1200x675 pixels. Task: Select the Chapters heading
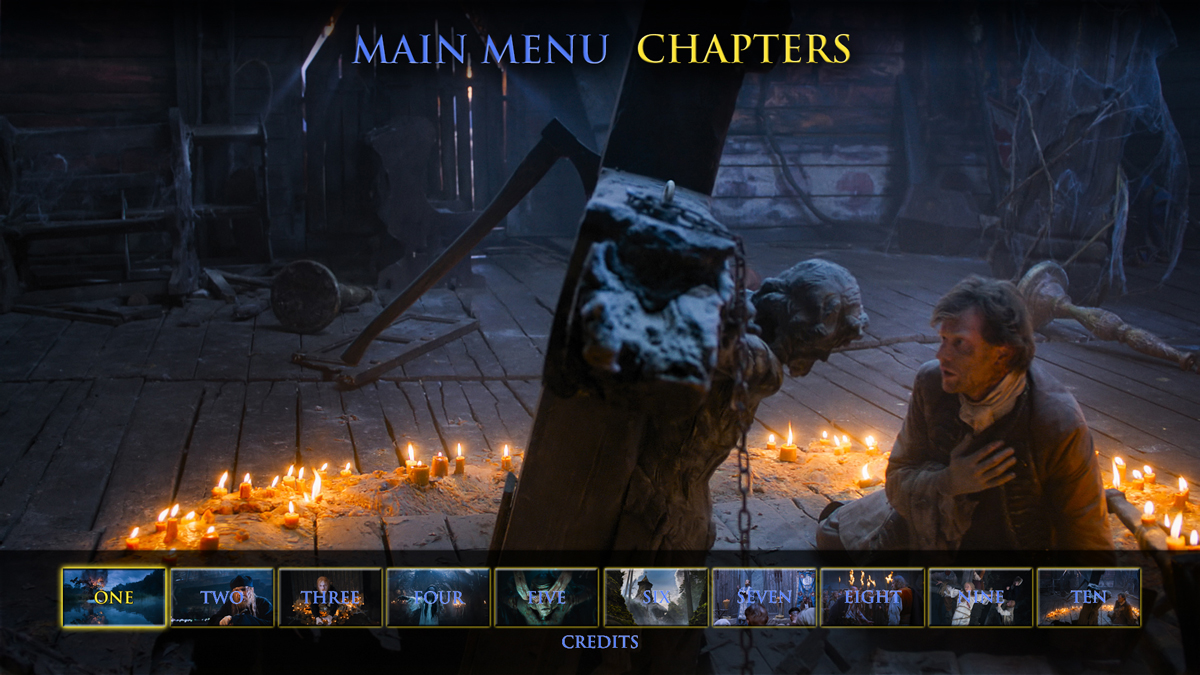tap(743, 49)
